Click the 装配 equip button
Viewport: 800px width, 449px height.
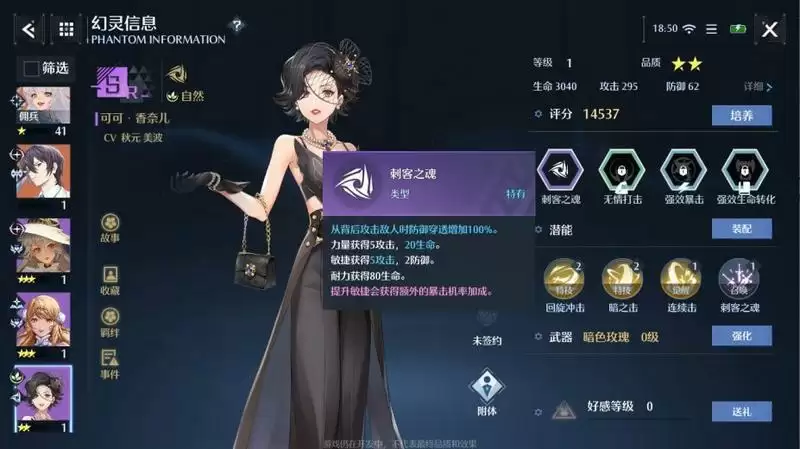click(741, 228)
